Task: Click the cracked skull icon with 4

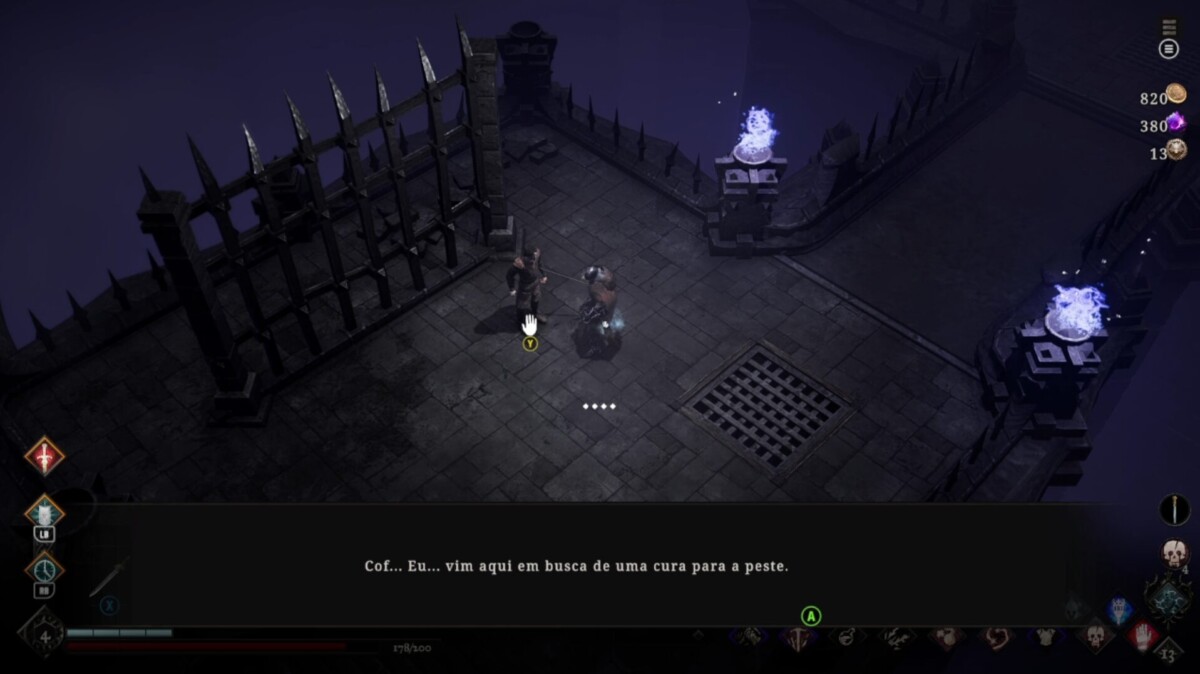Action: [x=1174, y=554]
